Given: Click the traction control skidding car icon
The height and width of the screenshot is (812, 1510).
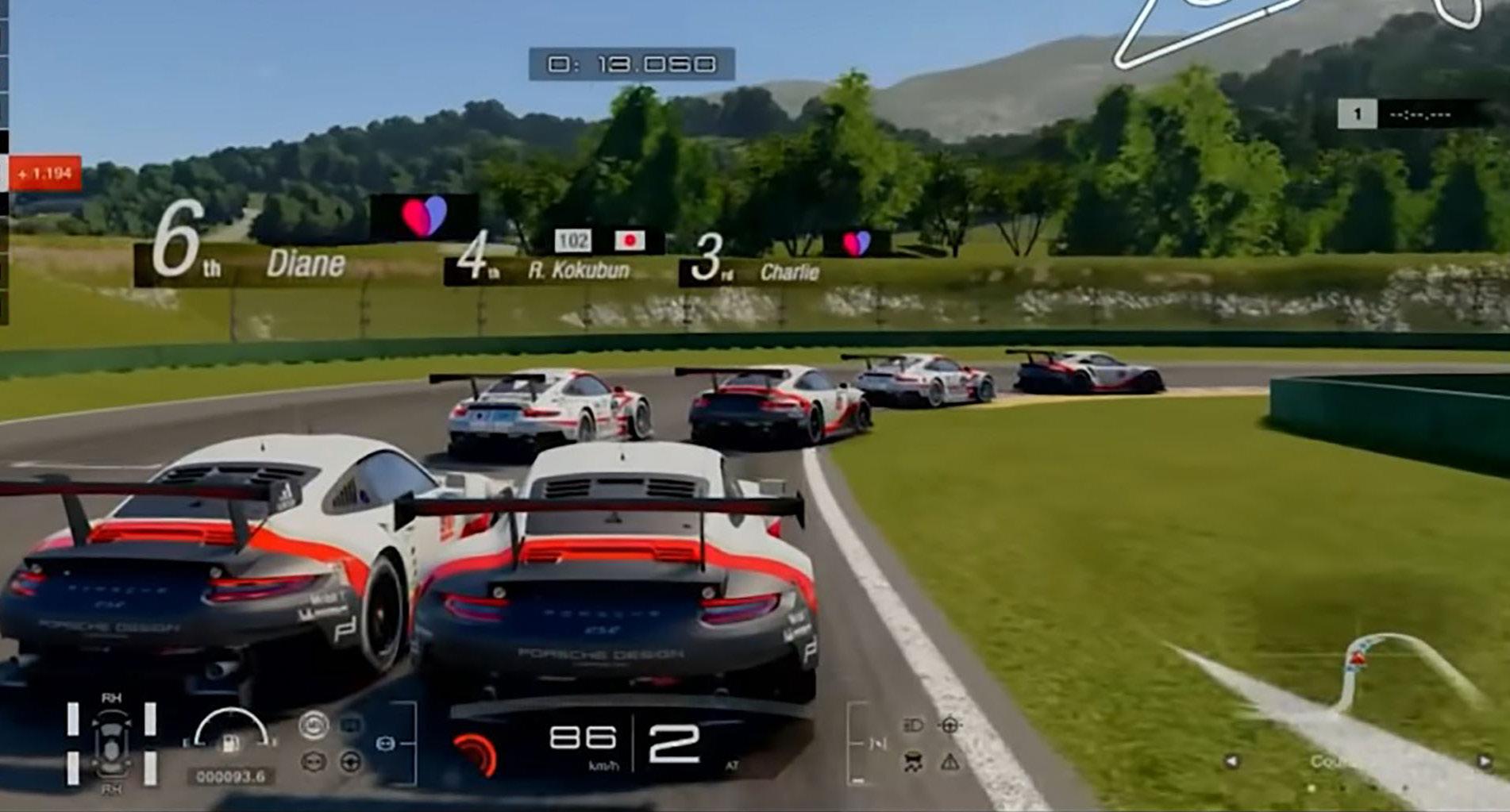Looking at the screenshot, I should point(913,763).
